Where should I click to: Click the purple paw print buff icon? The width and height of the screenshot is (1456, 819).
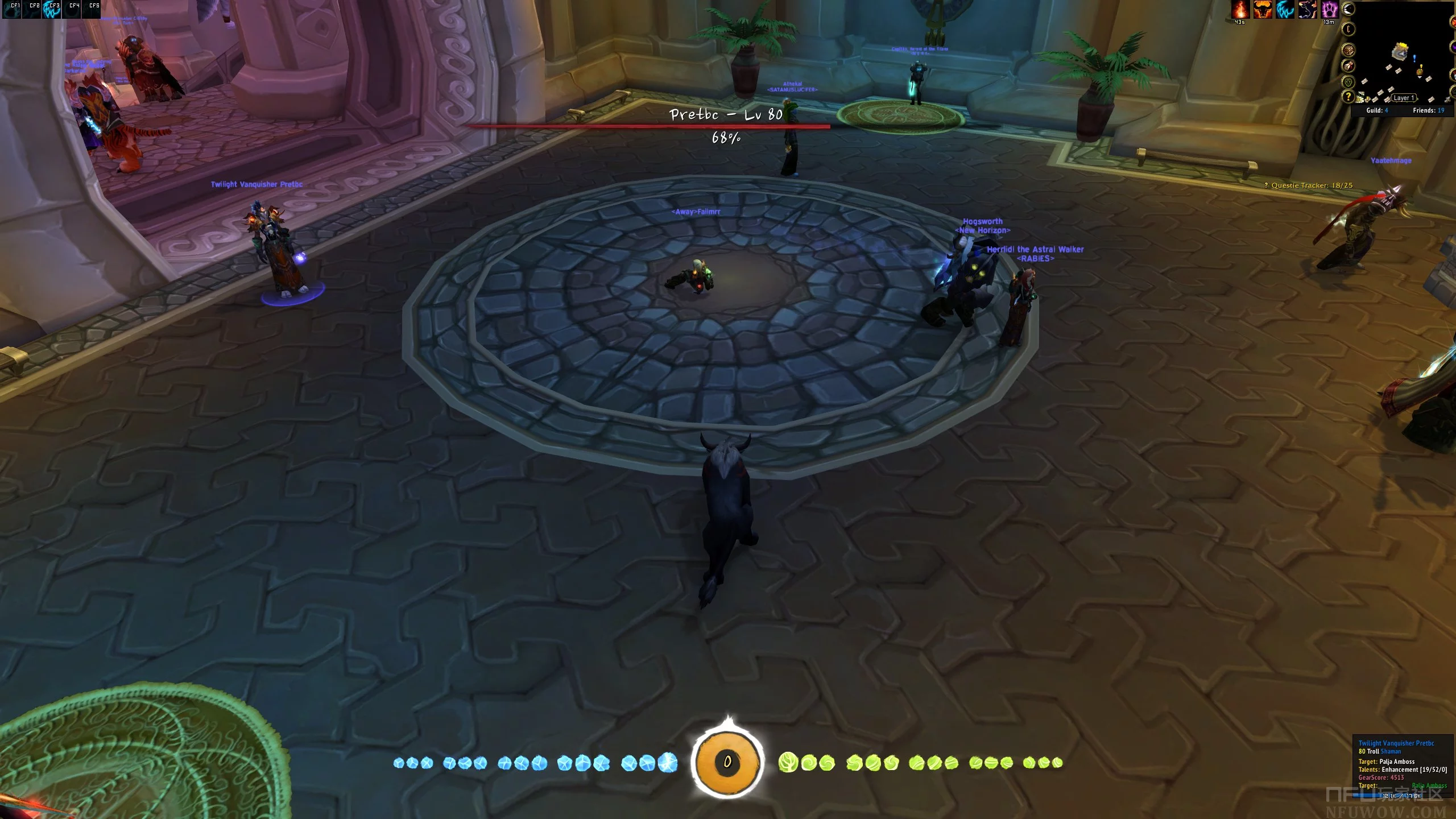(1329, 10)
